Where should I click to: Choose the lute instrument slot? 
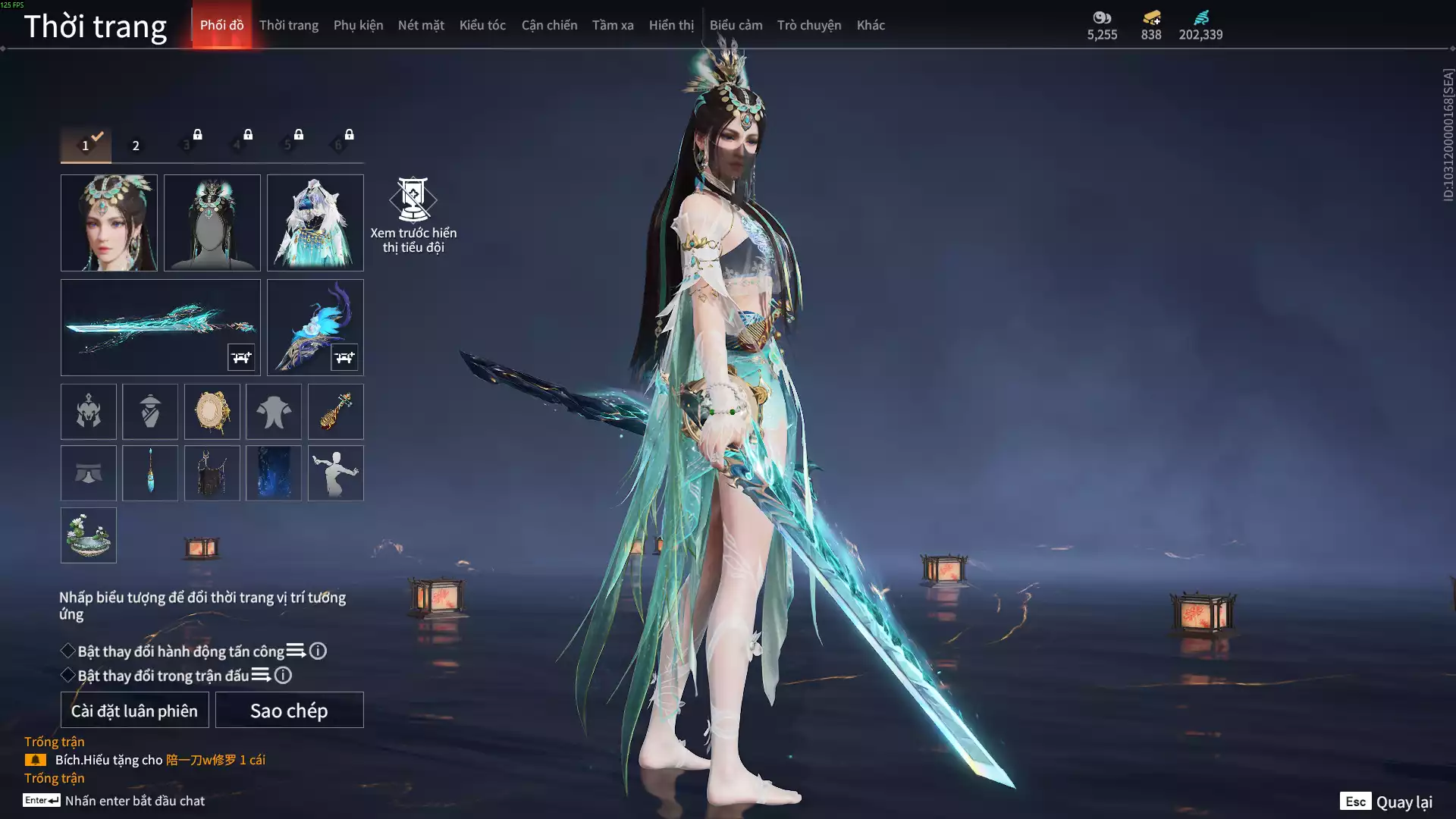click(335, 412)
